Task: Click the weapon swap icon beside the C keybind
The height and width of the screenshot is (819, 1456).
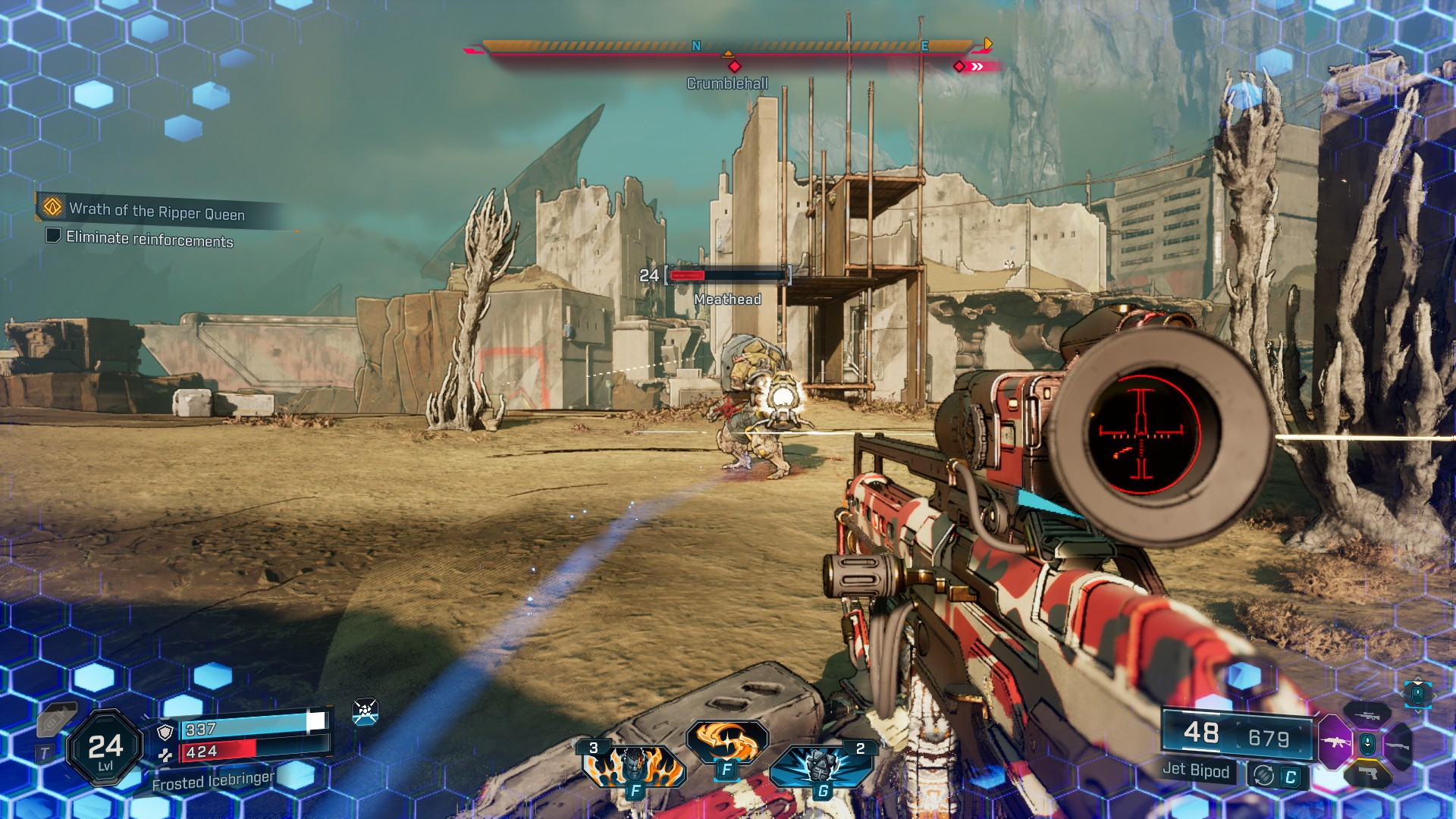Action: point(1263,775)
